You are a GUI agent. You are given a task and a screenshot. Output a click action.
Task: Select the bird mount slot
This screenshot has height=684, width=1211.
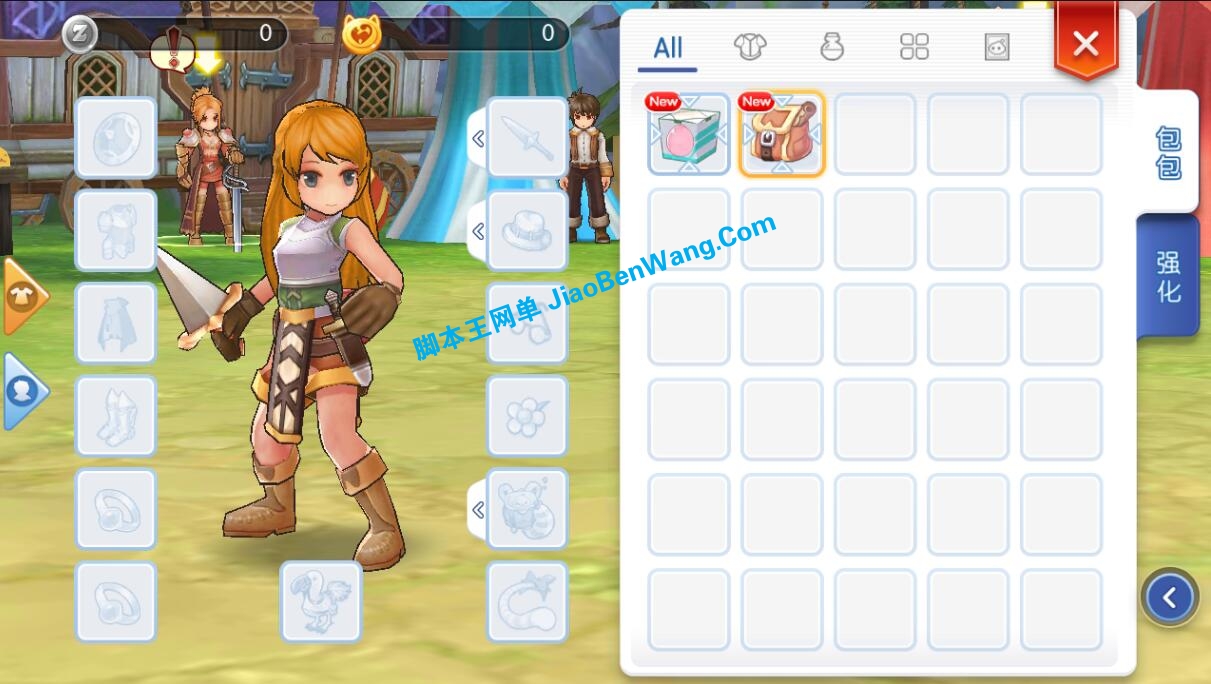click(320, 601)
